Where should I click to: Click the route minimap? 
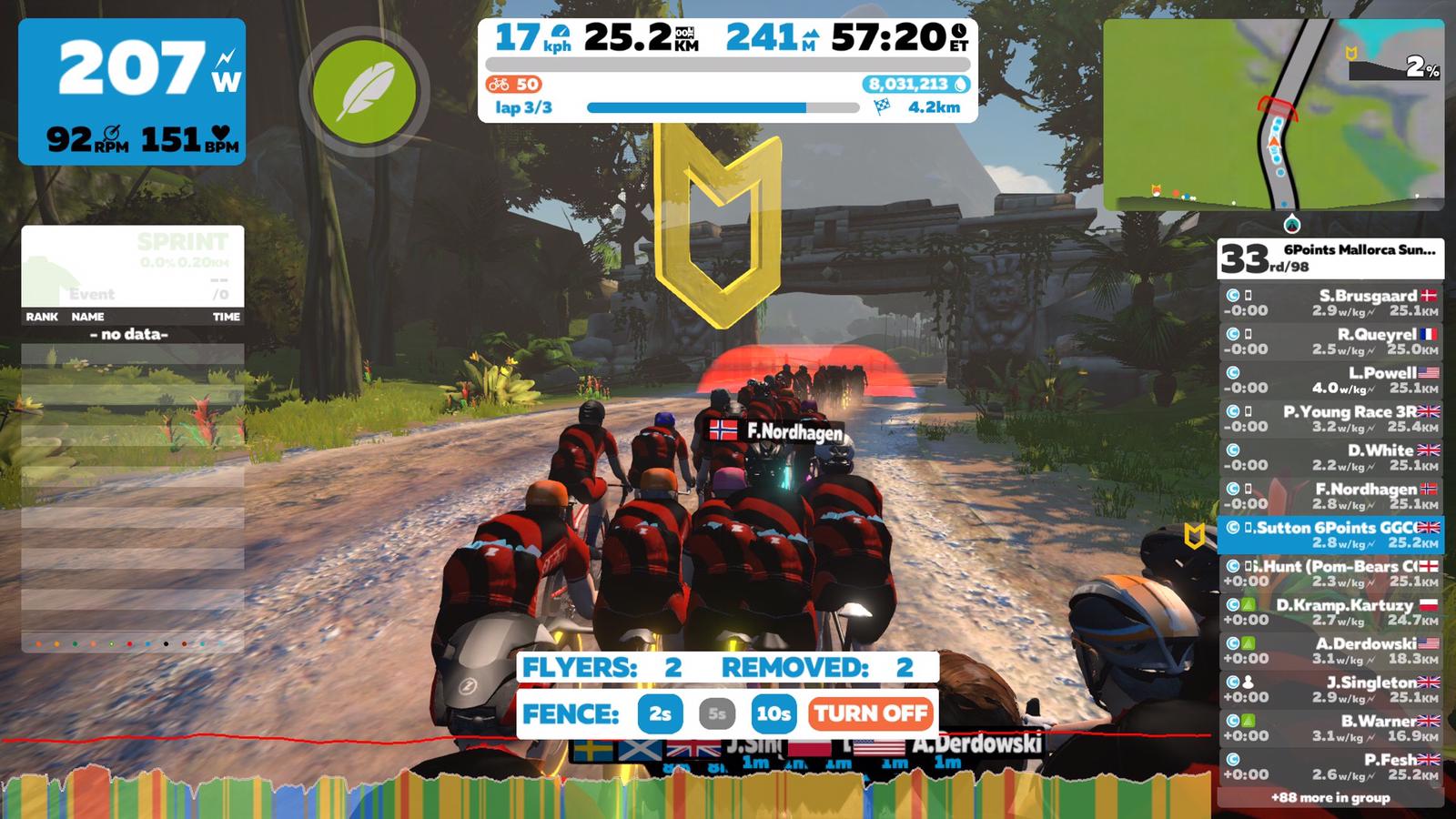(x=1273, y=116)
